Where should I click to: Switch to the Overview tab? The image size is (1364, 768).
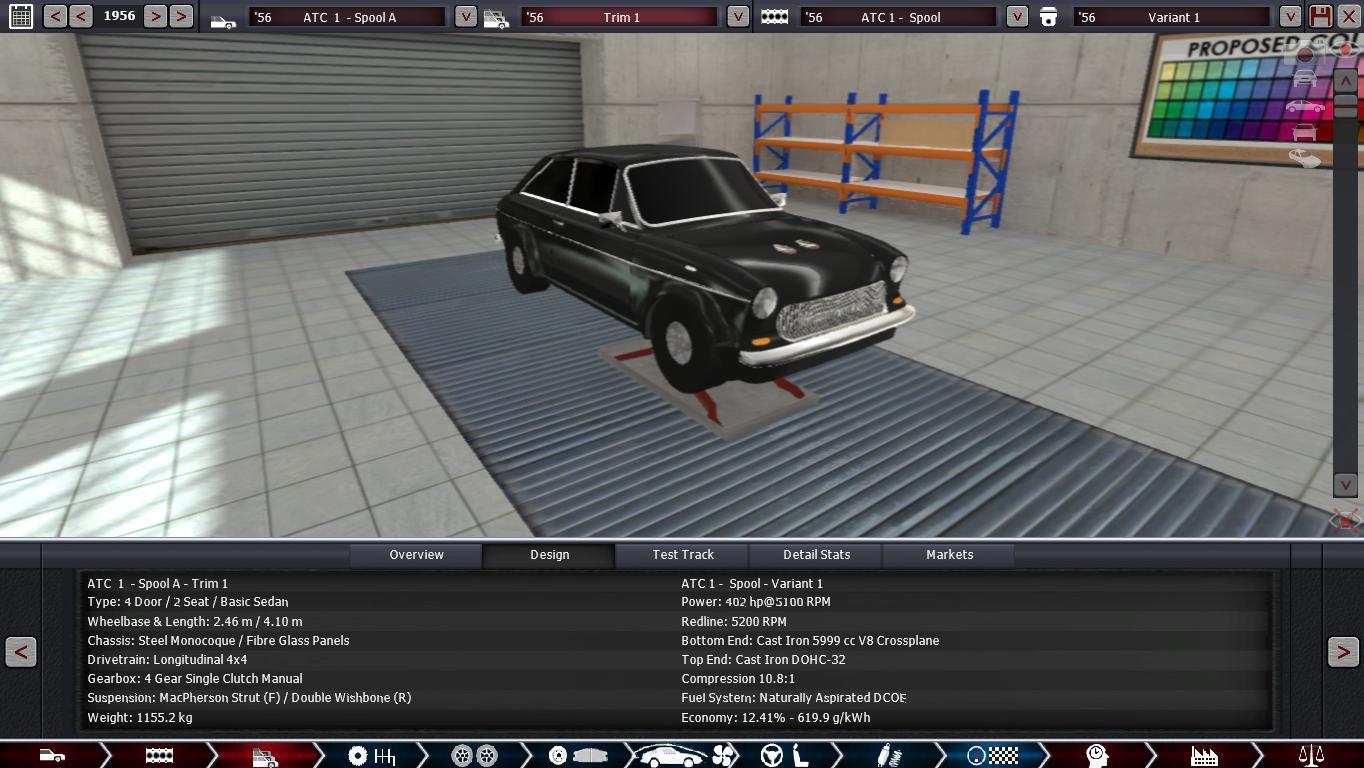point(416,555)
